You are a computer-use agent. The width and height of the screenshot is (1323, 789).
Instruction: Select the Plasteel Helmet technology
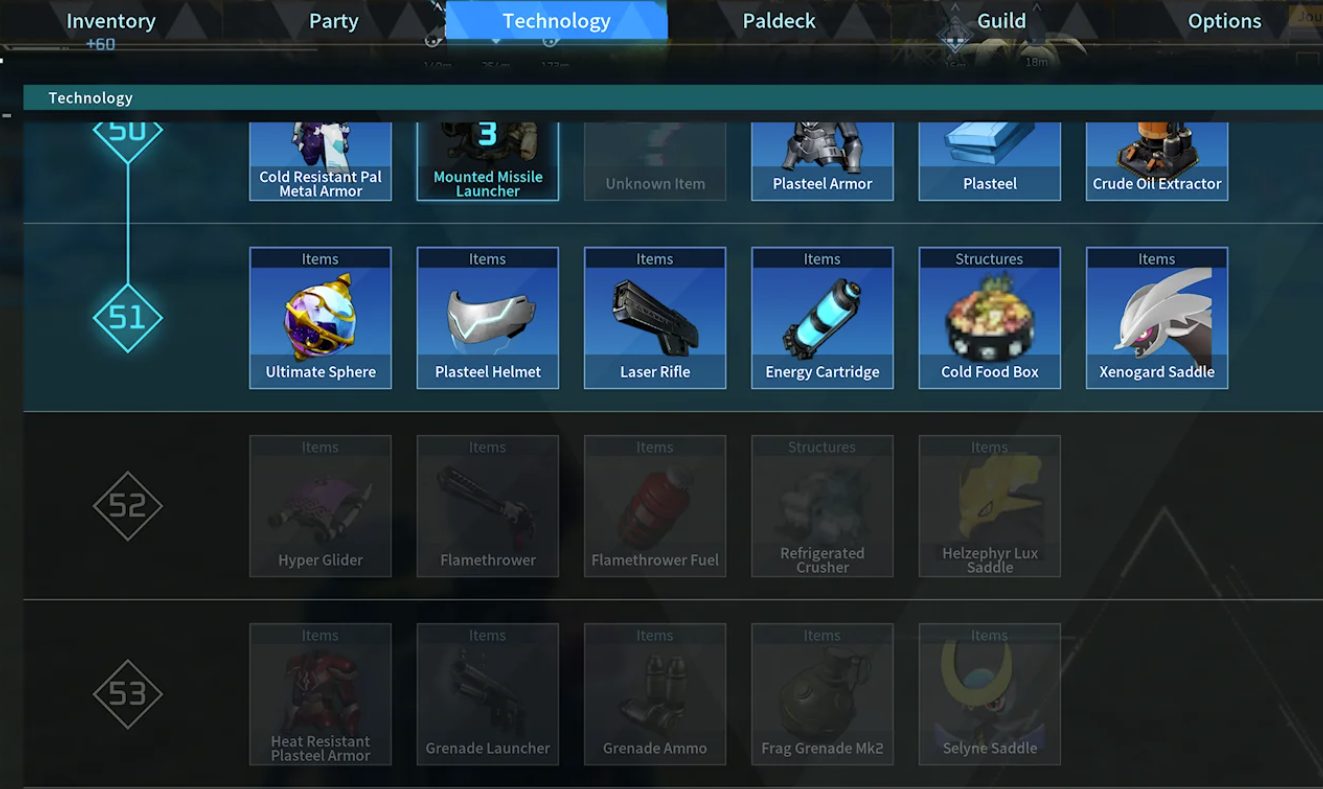[487, 315]
